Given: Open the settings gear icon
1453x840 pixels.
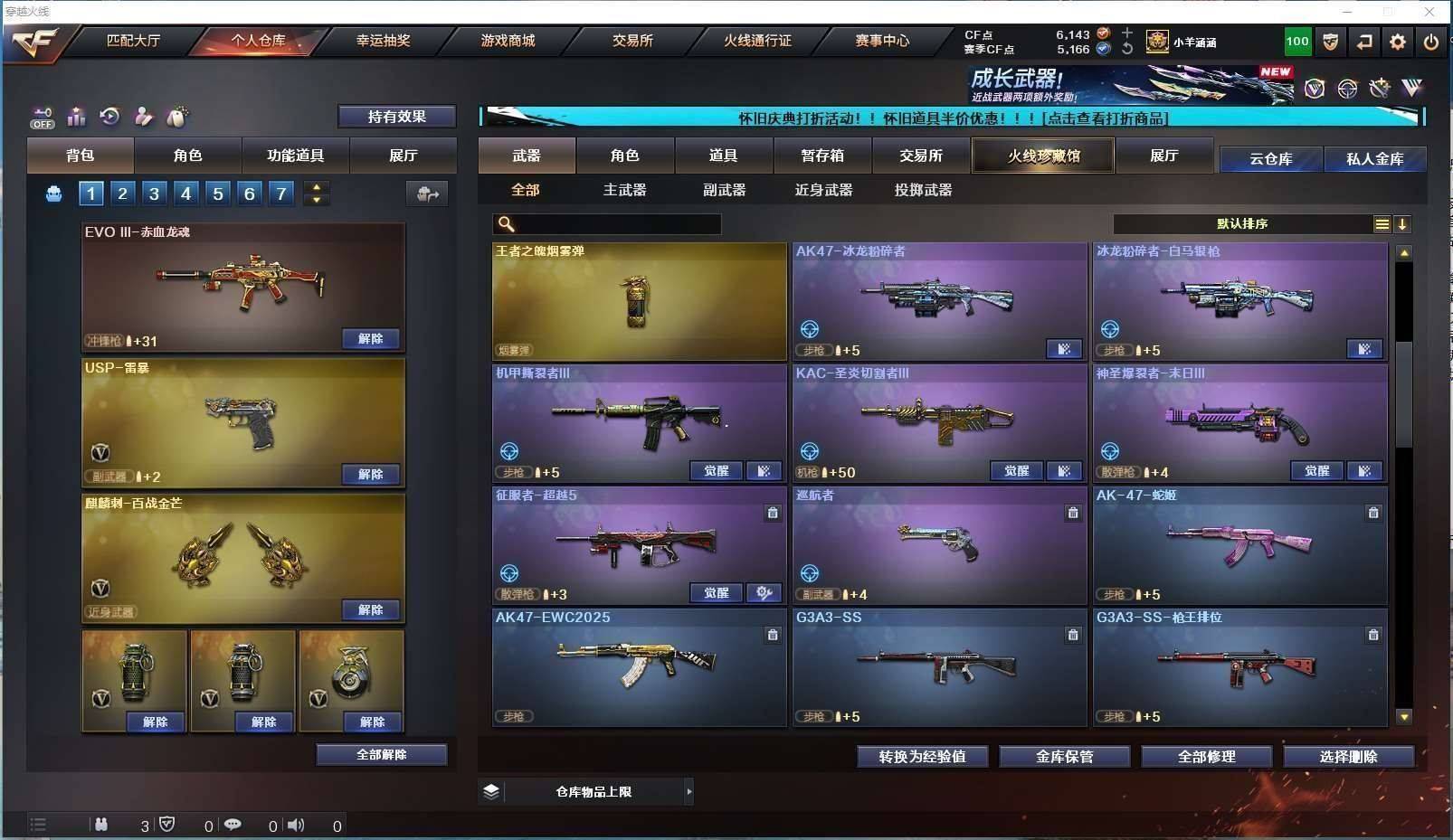Looking at the screenshot, I should click(x=1398, y=42).
